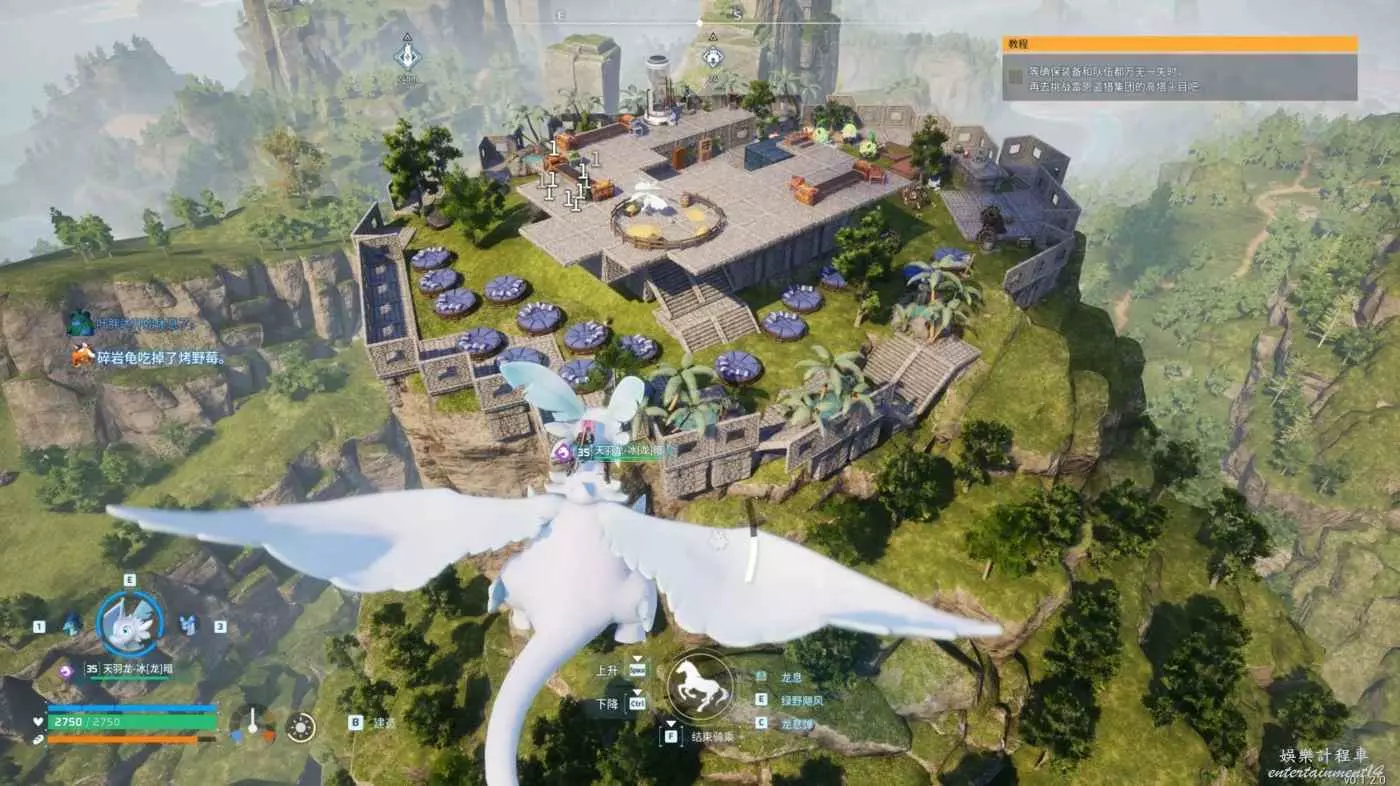Click the purple element icon beside Pal name
Image resolution: width=1400 pixels, height=786 pixels.
pyautogui.click(x=67, y=670)
